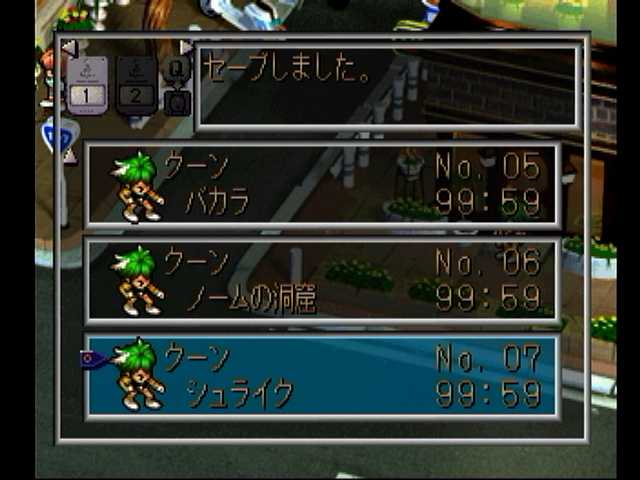
Task: Click the left arrow above the memory cards
Action: coord(68,47)
